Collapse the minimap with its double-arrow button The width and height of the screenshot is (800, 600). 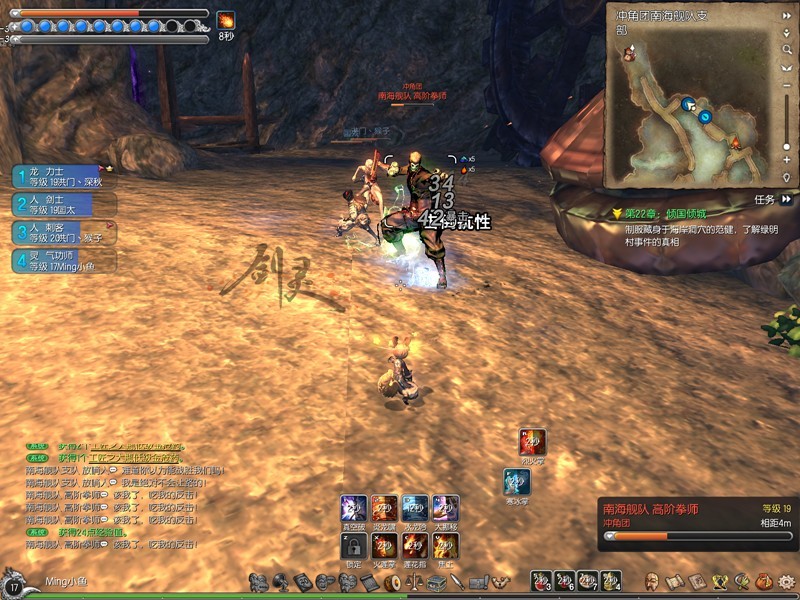pyautogui.click(x=787, y=16)
